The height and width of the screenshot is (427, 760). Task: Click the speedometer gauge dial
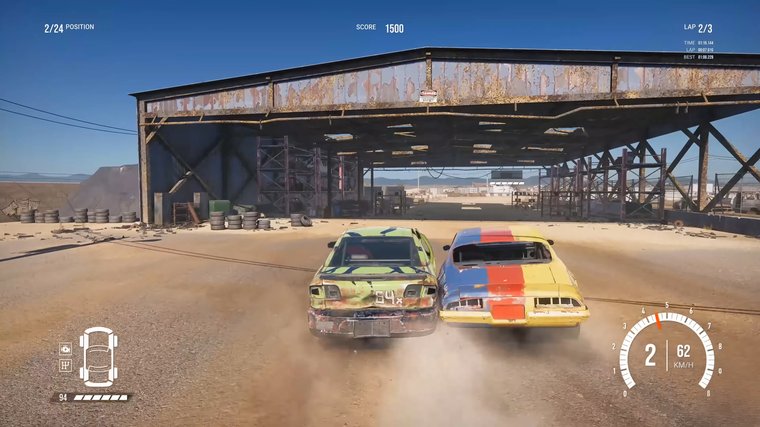click(x=666, y=353)
